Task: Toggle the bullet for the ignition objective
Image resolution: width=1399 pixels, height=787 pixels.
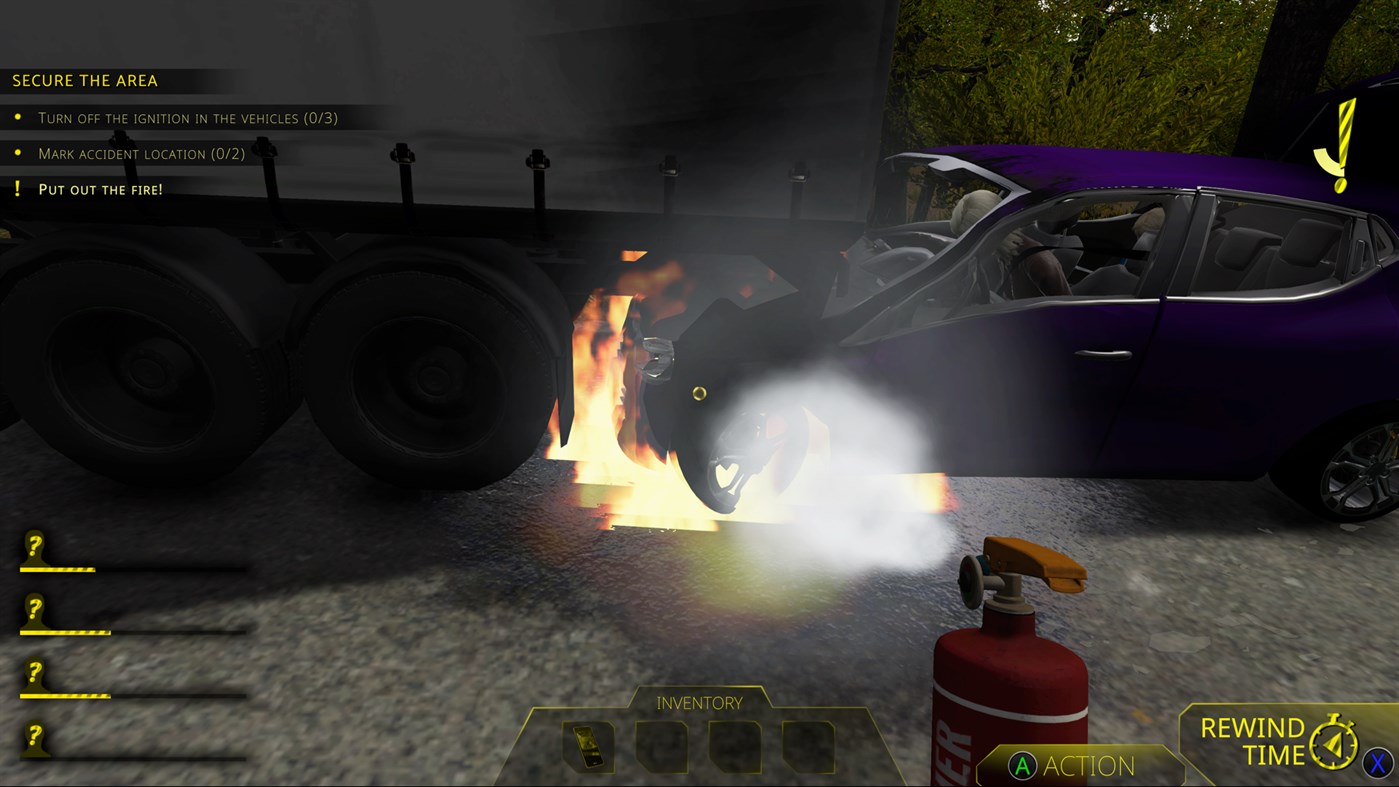Action: tap(18, 117)
